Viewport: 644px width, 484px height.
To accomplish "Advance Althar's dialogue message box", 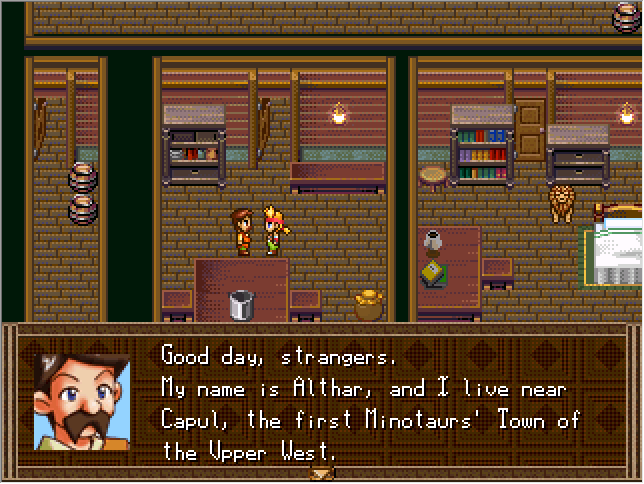I will (370, 400).
